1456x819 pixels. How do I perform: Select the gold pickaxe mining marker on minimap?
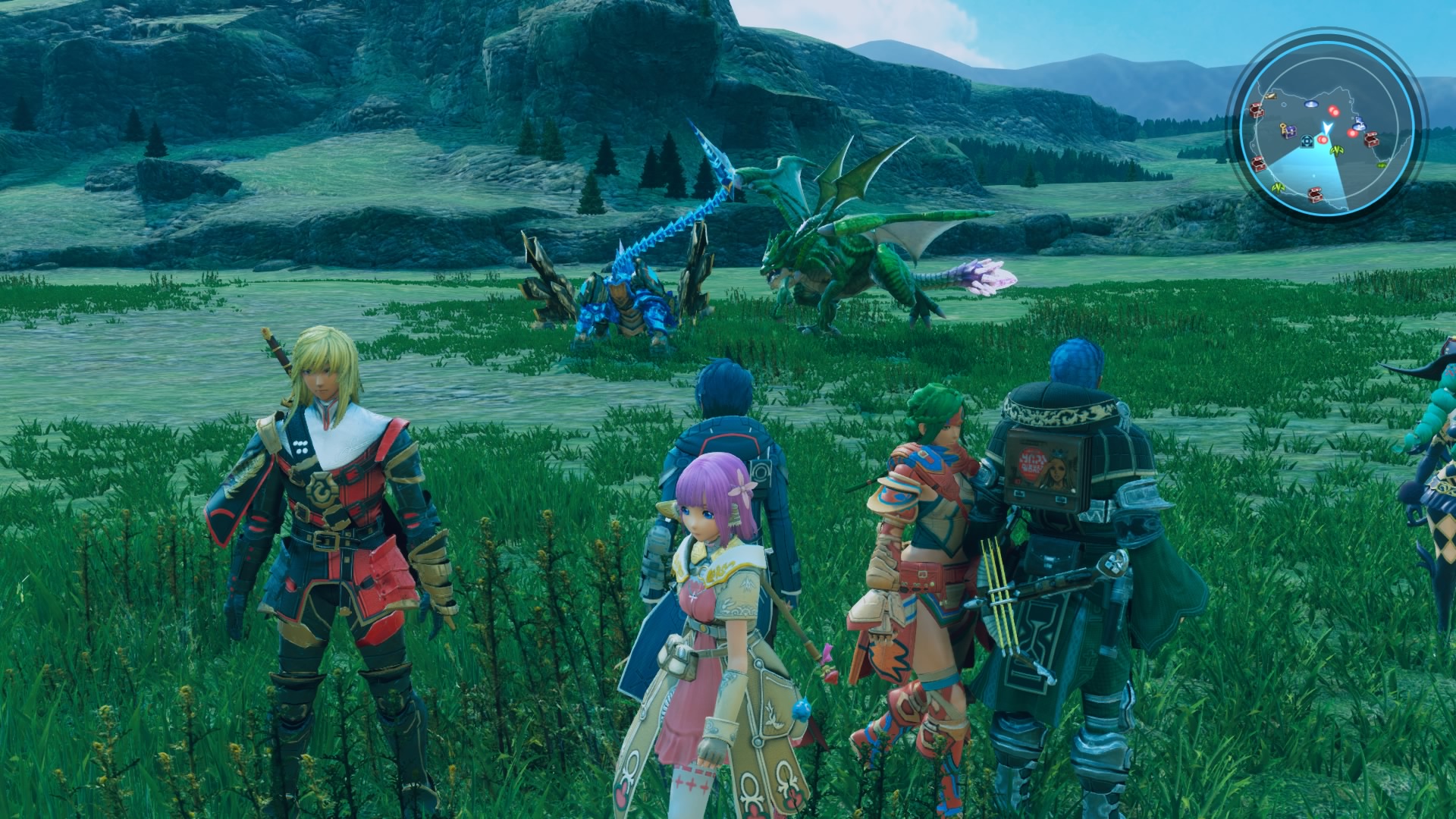1270,96
